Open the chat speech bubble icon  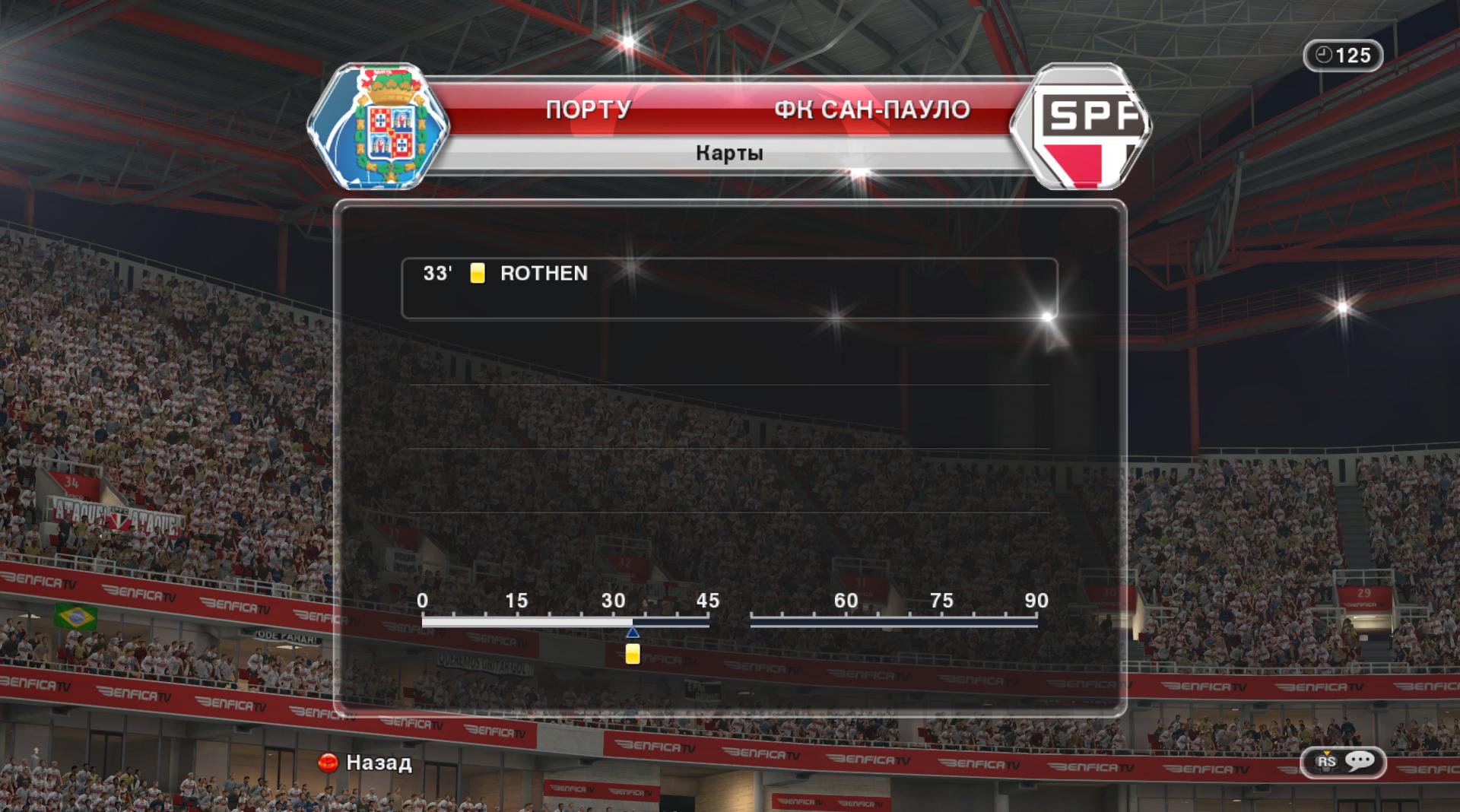pyautogui.click(x=1360, y=761)
